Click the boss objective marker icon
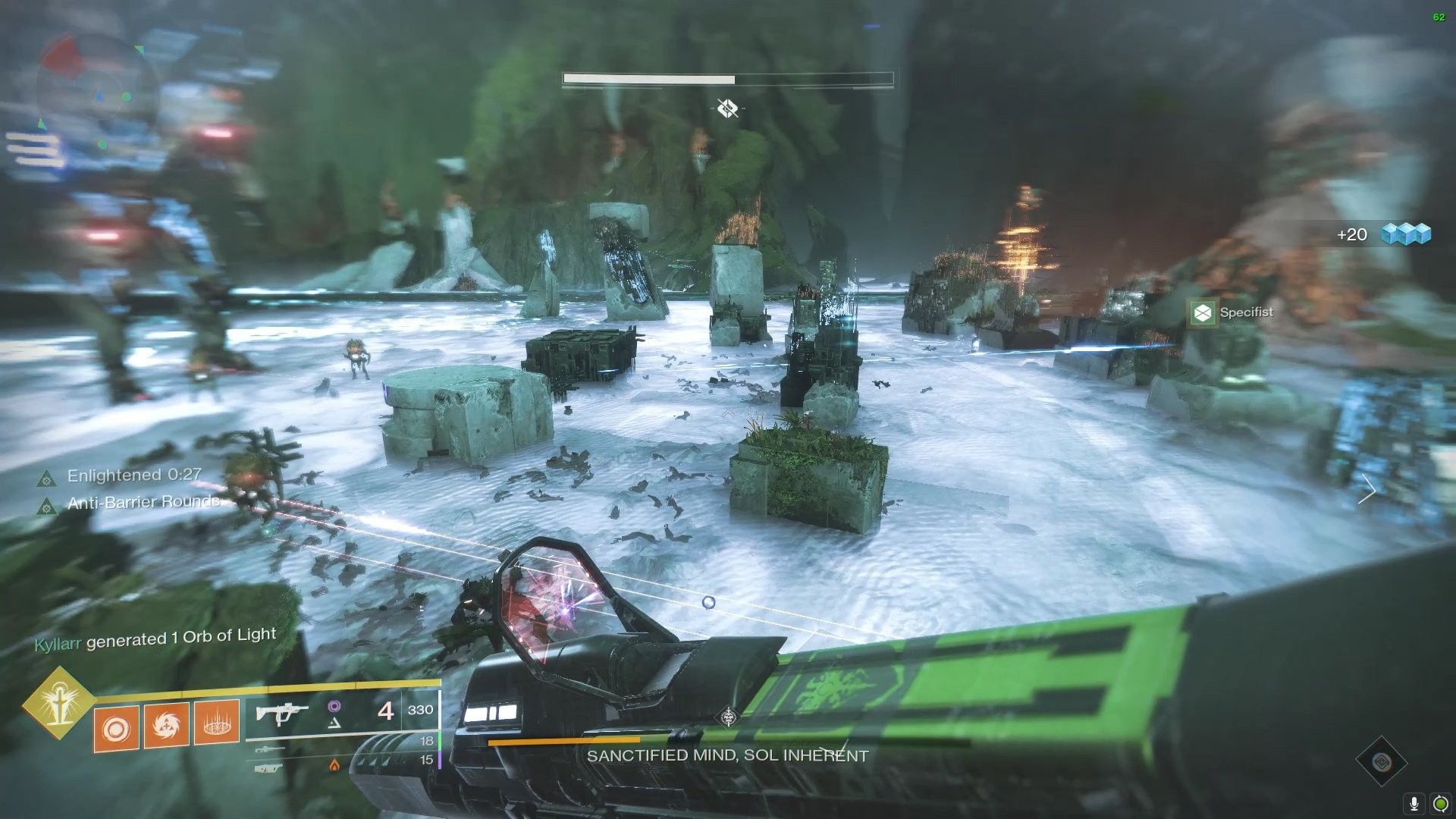The image size is (1456, 819). tap(727, 108)
